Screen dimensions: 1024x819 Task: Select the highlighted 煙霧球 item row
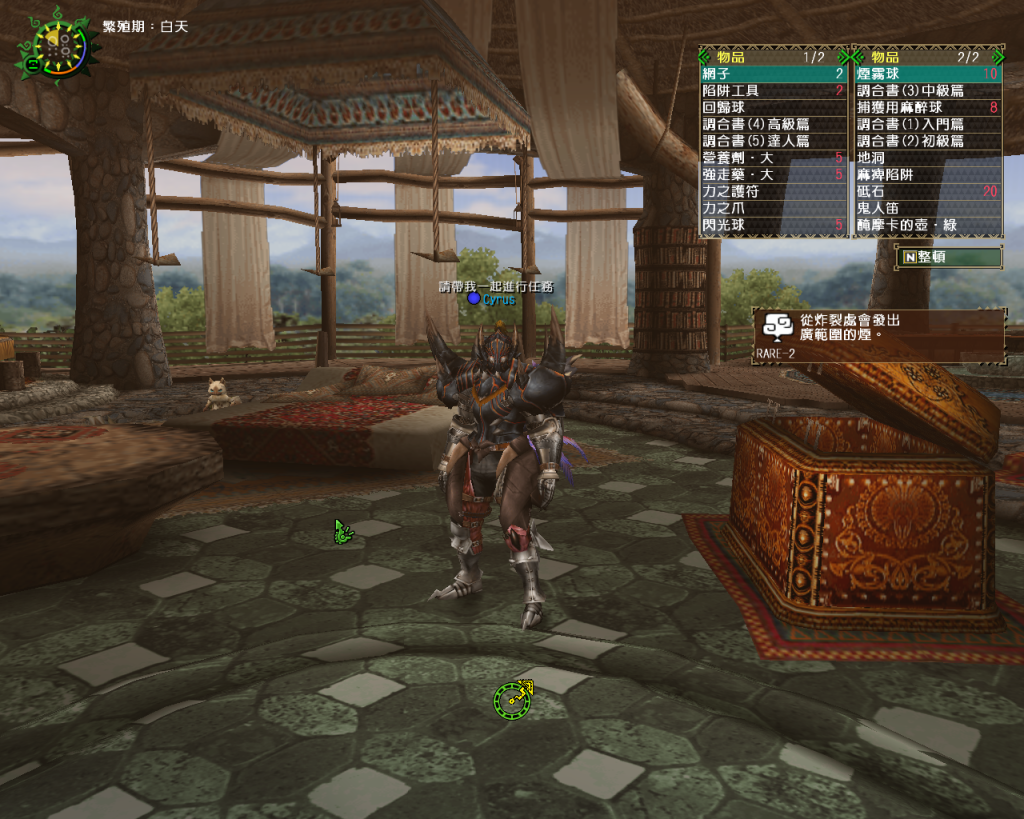pyautogui.click(x=927, y=74)
